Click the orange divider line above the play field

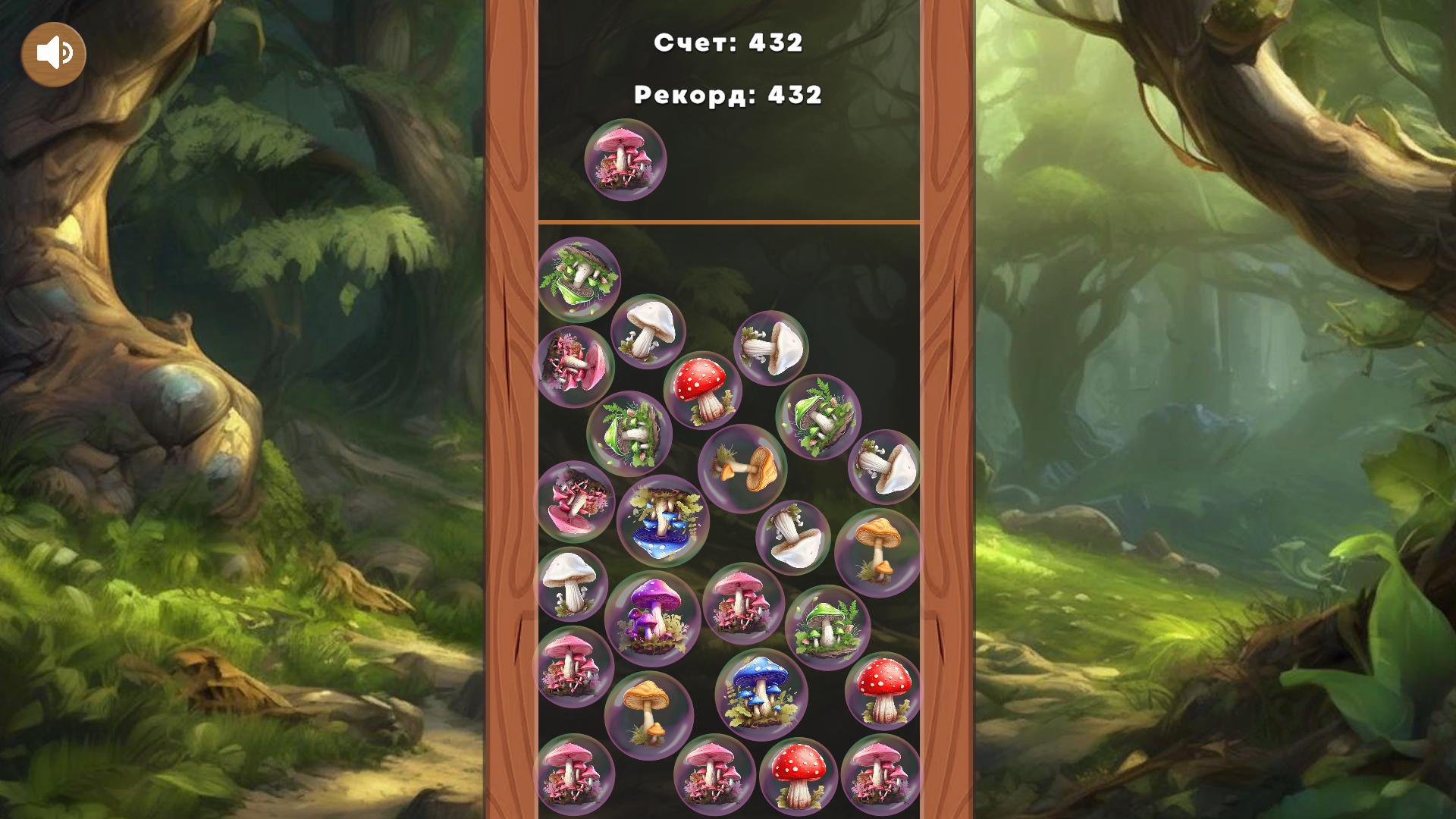pyautogui.click(x=729, y=221)
